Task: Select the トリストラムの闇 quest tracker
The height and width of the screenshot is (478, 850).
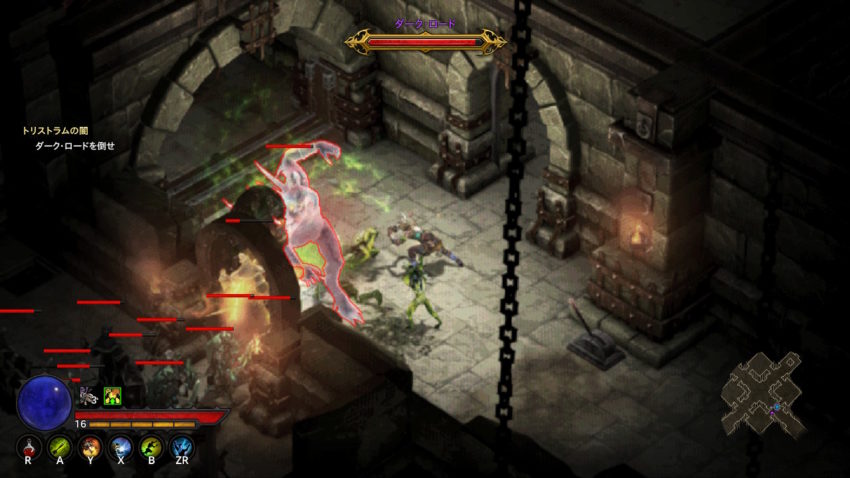Action: [x=56, y=130]
